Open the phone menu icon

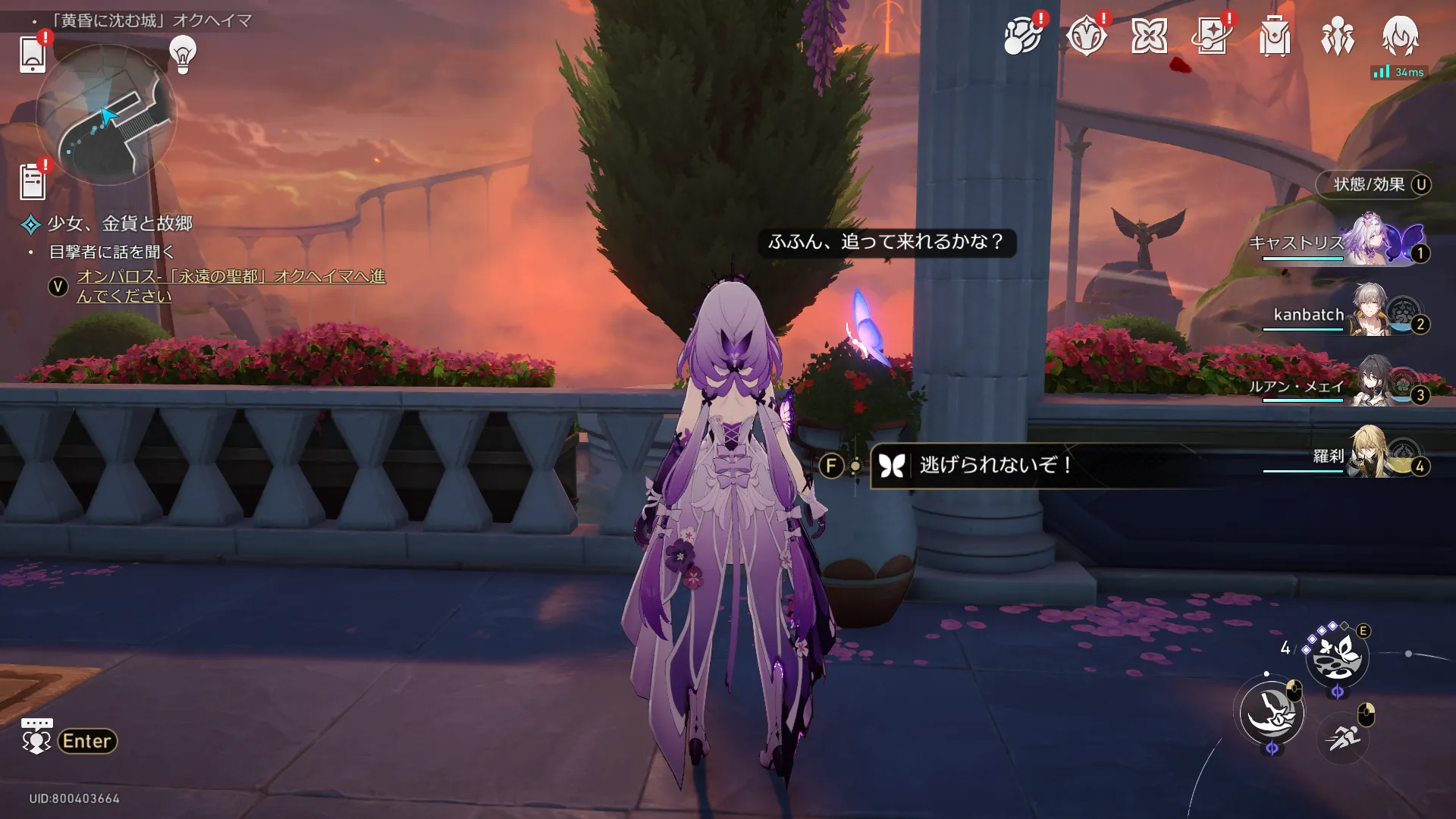coord(32,55)
